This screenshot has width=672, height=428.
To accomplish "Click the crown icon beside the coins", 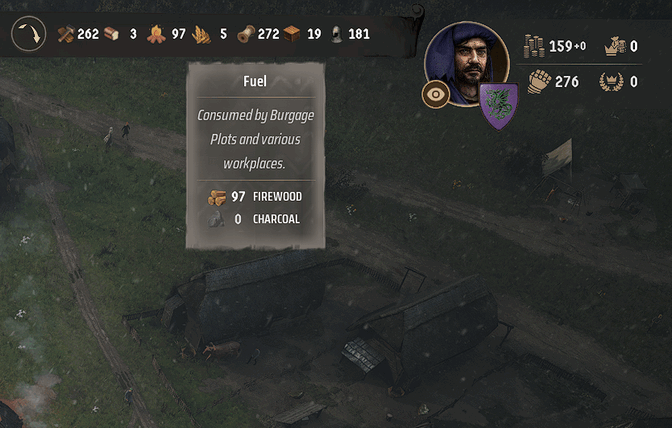I will (x=610, y=46).
